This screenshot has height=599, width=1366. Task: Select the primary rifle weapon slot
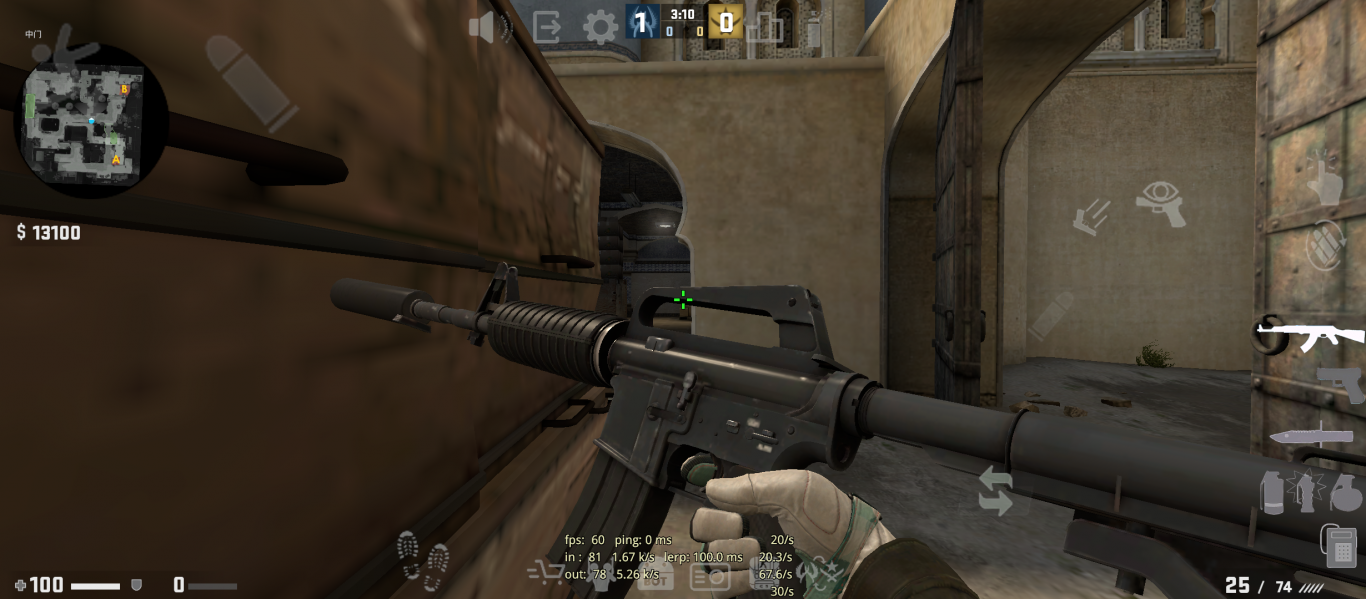[x=1310, y=335]
